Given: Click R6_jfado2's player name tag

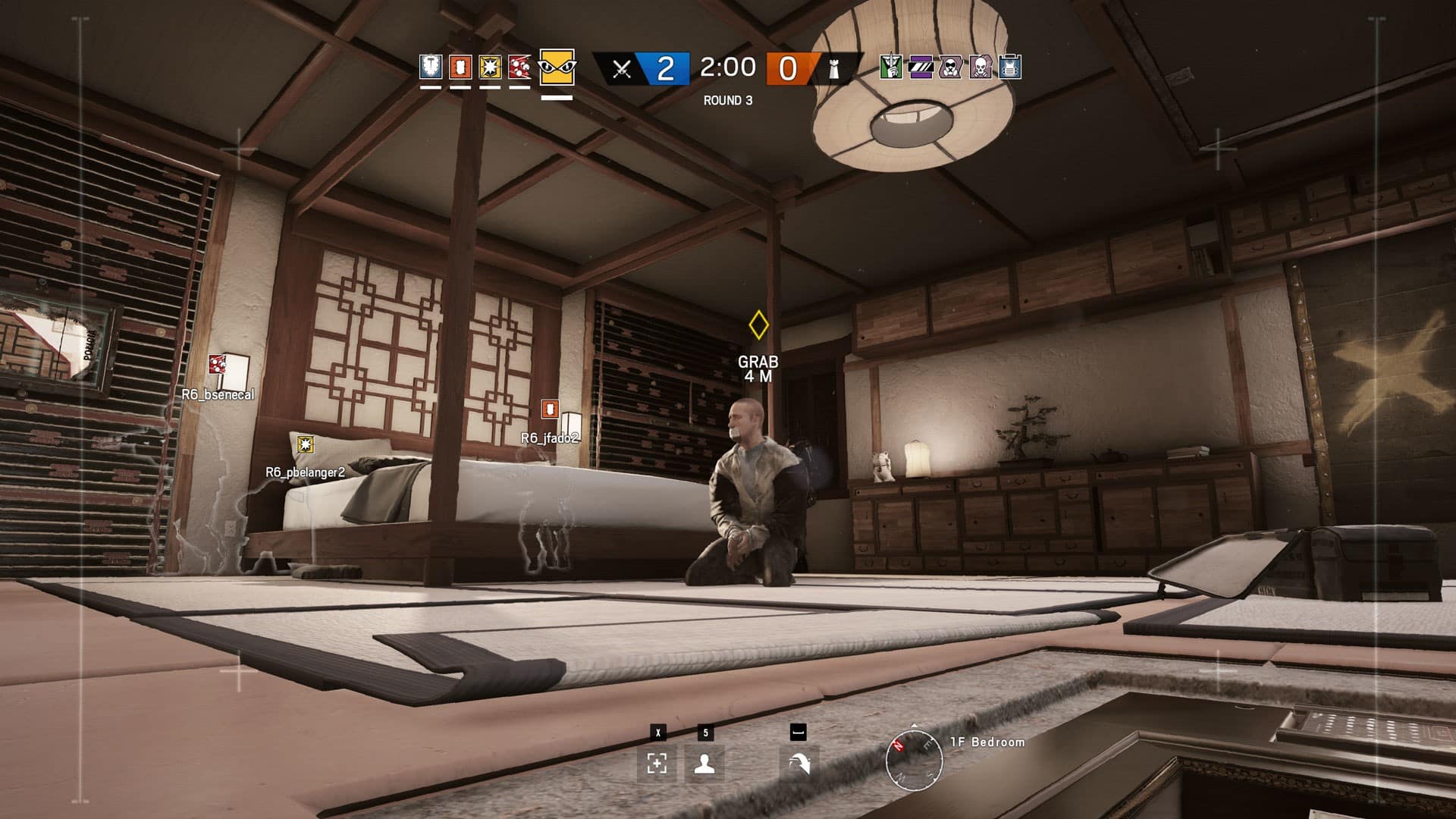Looking at the screenshot, I should coord(553,438).
